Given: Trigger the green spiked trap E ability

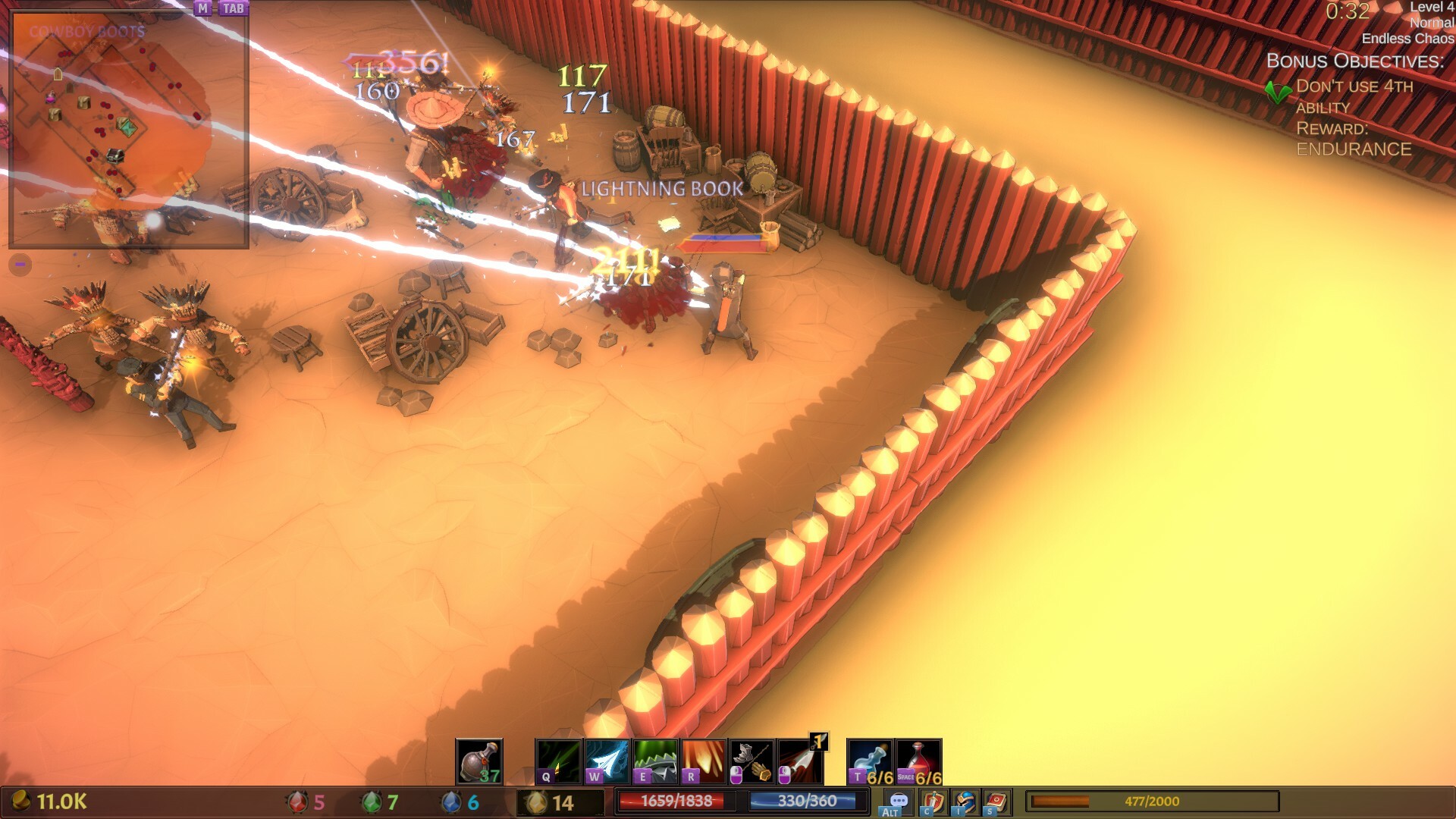Looking at the screenshot, I should pos(656,761).
